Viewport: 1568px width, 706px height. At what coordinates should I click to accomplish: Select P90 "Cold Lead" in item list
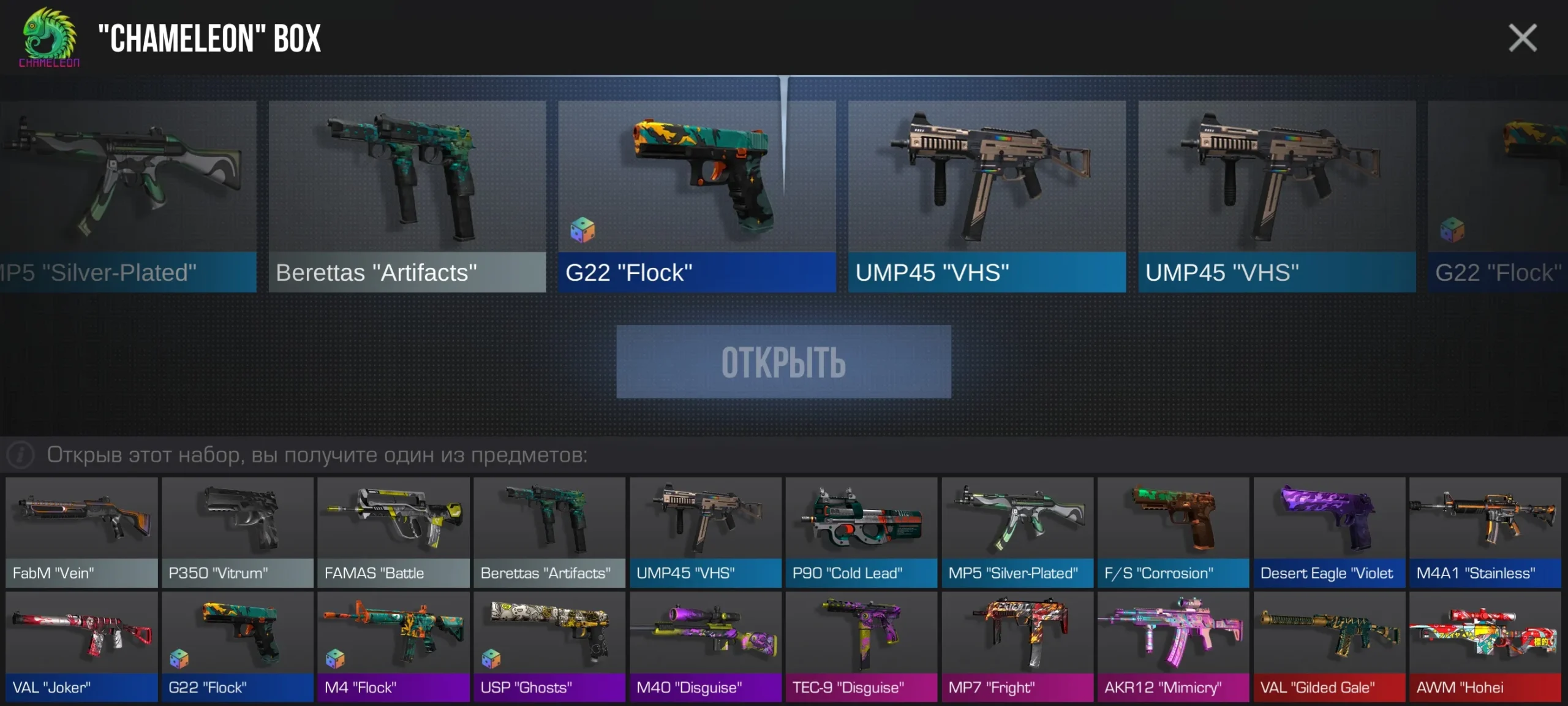click(861, 532)
